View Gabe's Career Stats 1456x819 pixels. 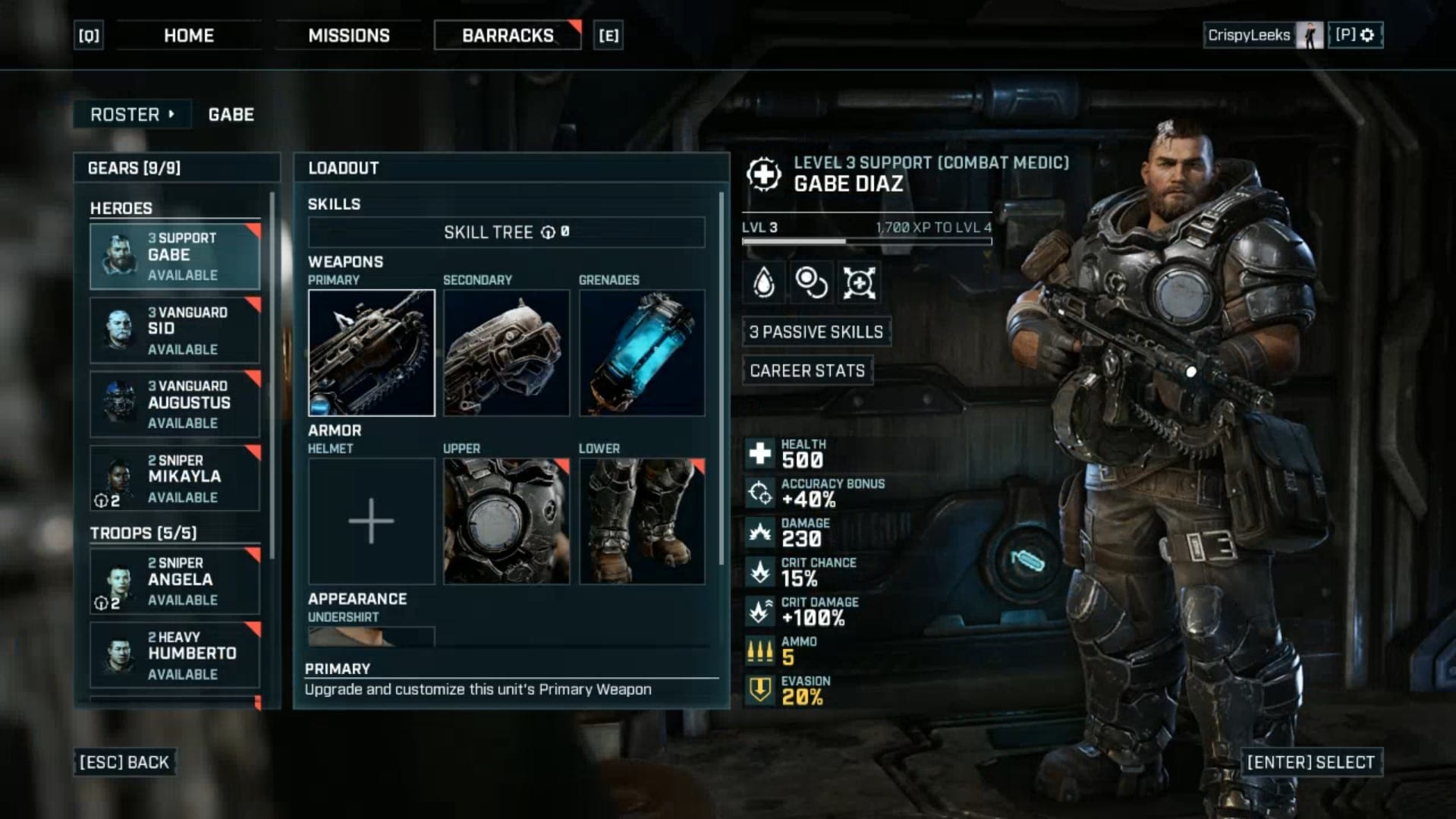(x=807, y=370)
